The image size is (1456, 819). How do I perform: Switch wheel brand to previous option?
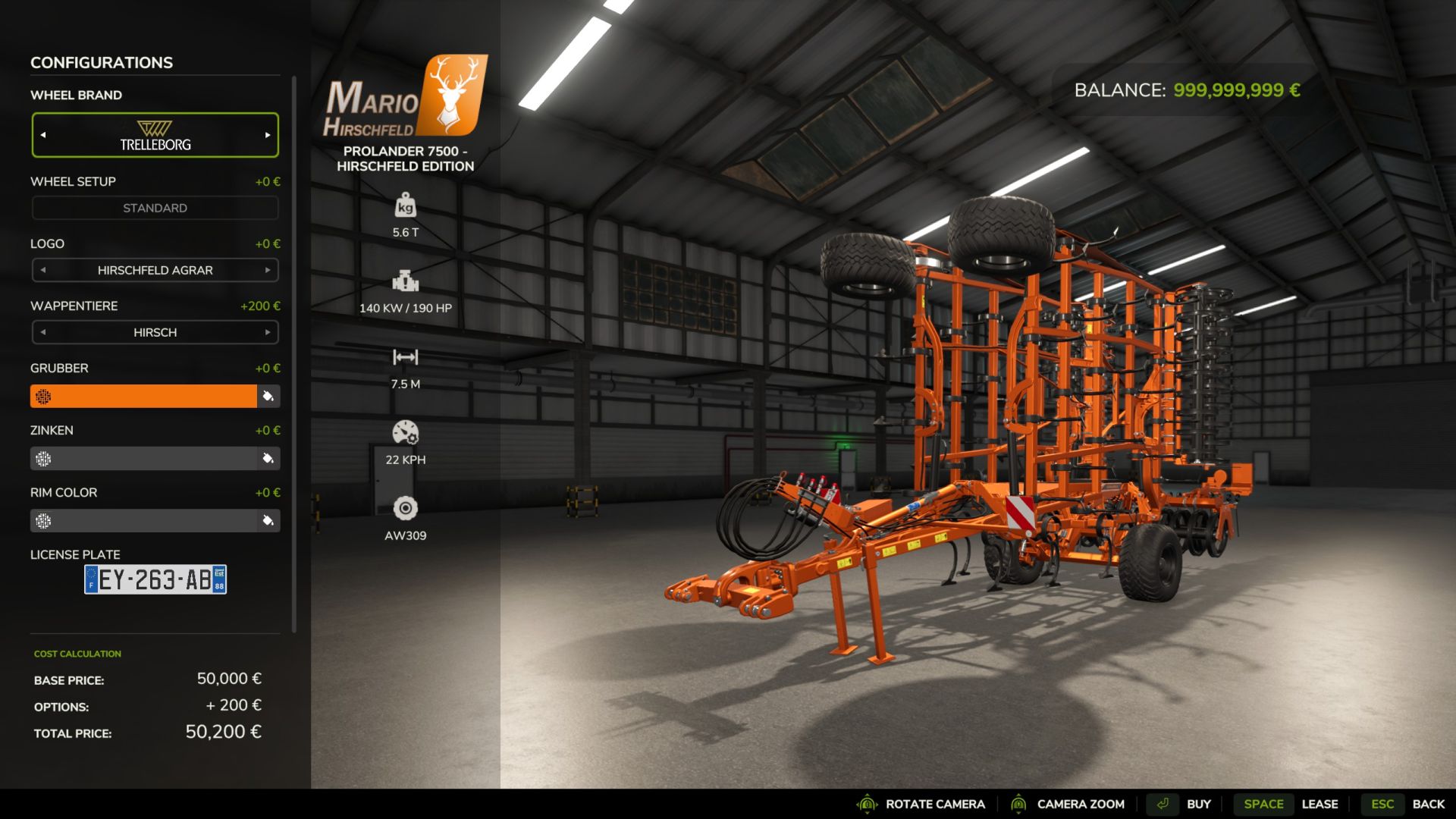point(43,135)
